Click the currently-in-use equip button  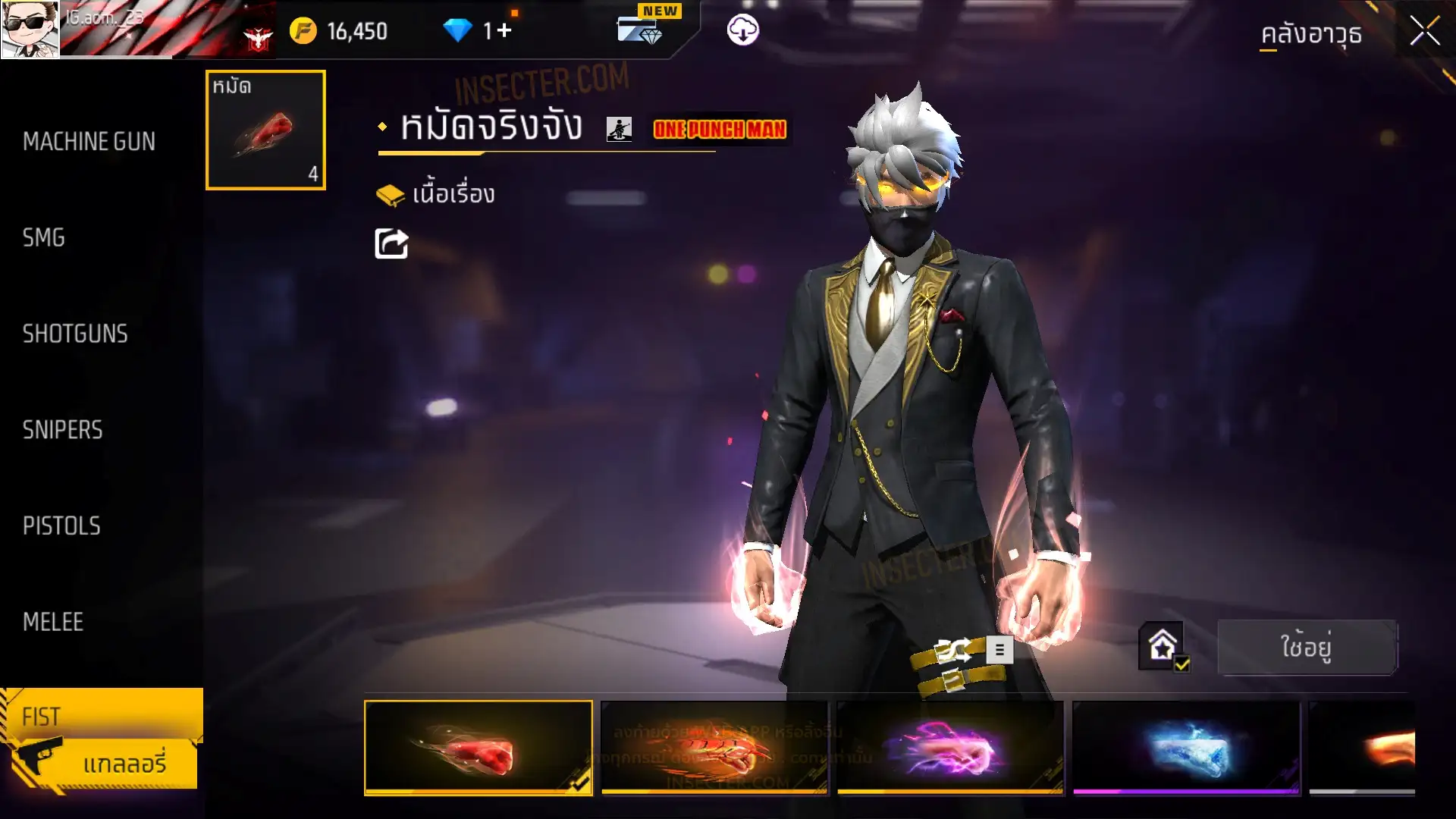tap(1307, 647)
